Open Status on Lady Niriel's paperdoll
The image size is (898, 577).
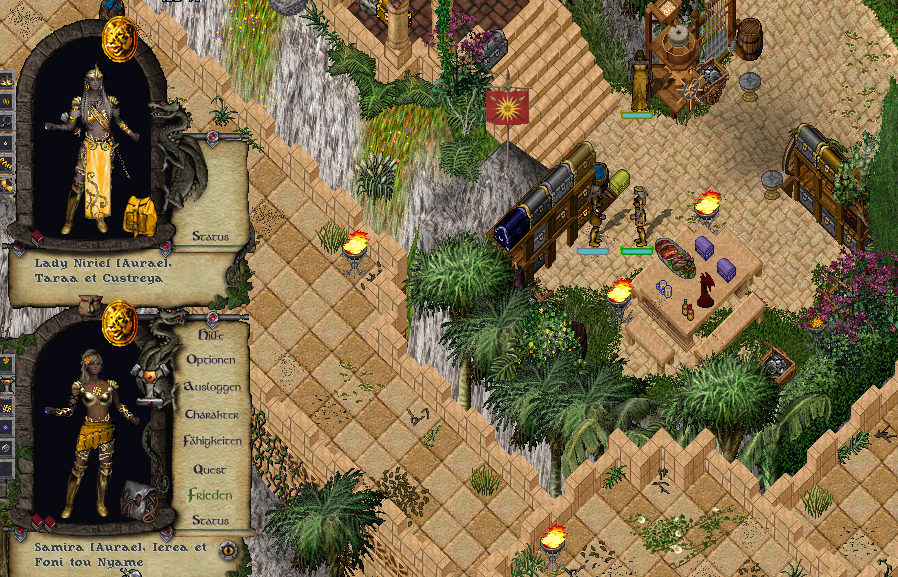(210, 237)
